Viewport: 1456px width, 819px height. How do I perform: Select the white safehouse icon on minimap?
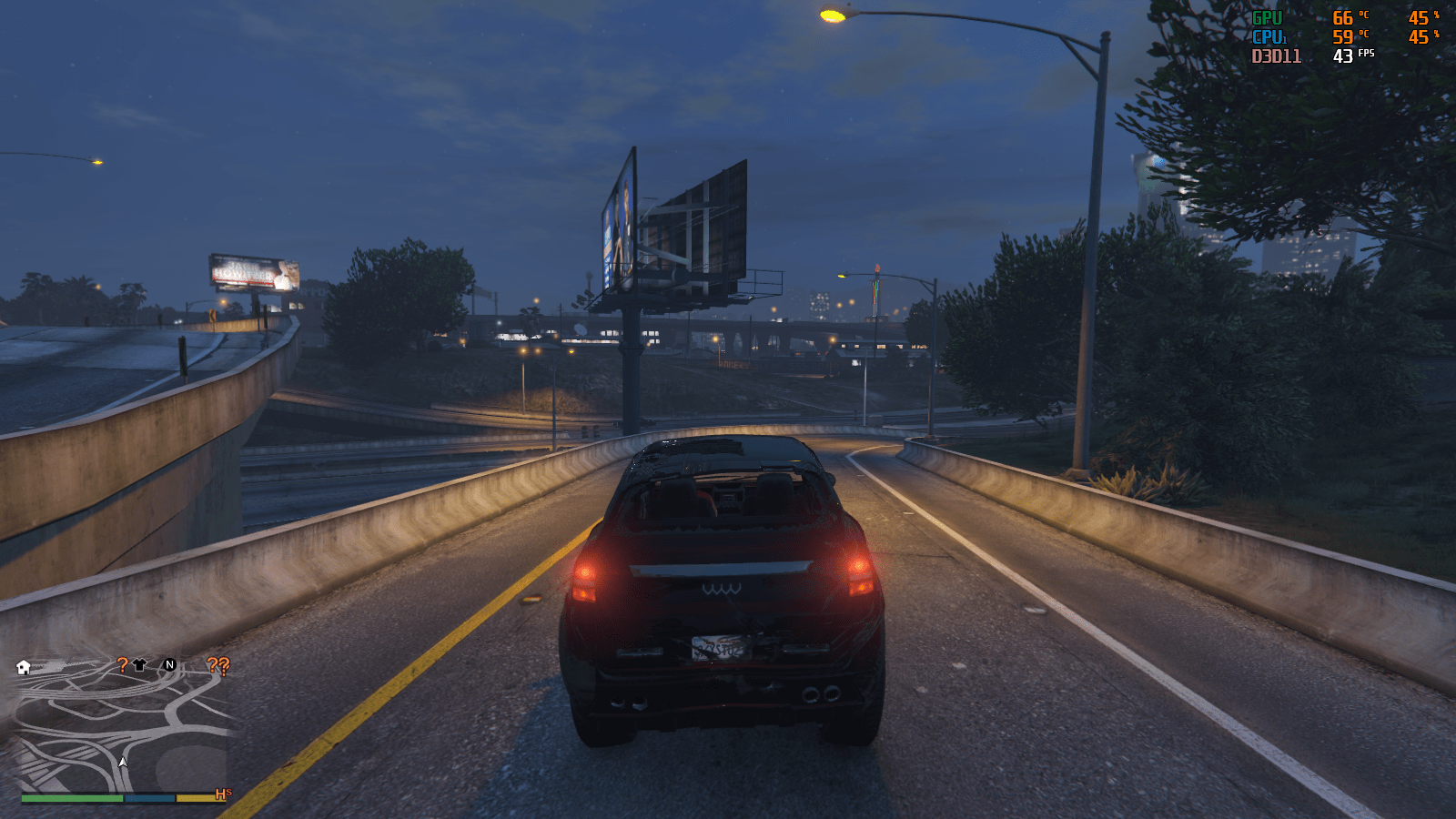pos(24,667)
